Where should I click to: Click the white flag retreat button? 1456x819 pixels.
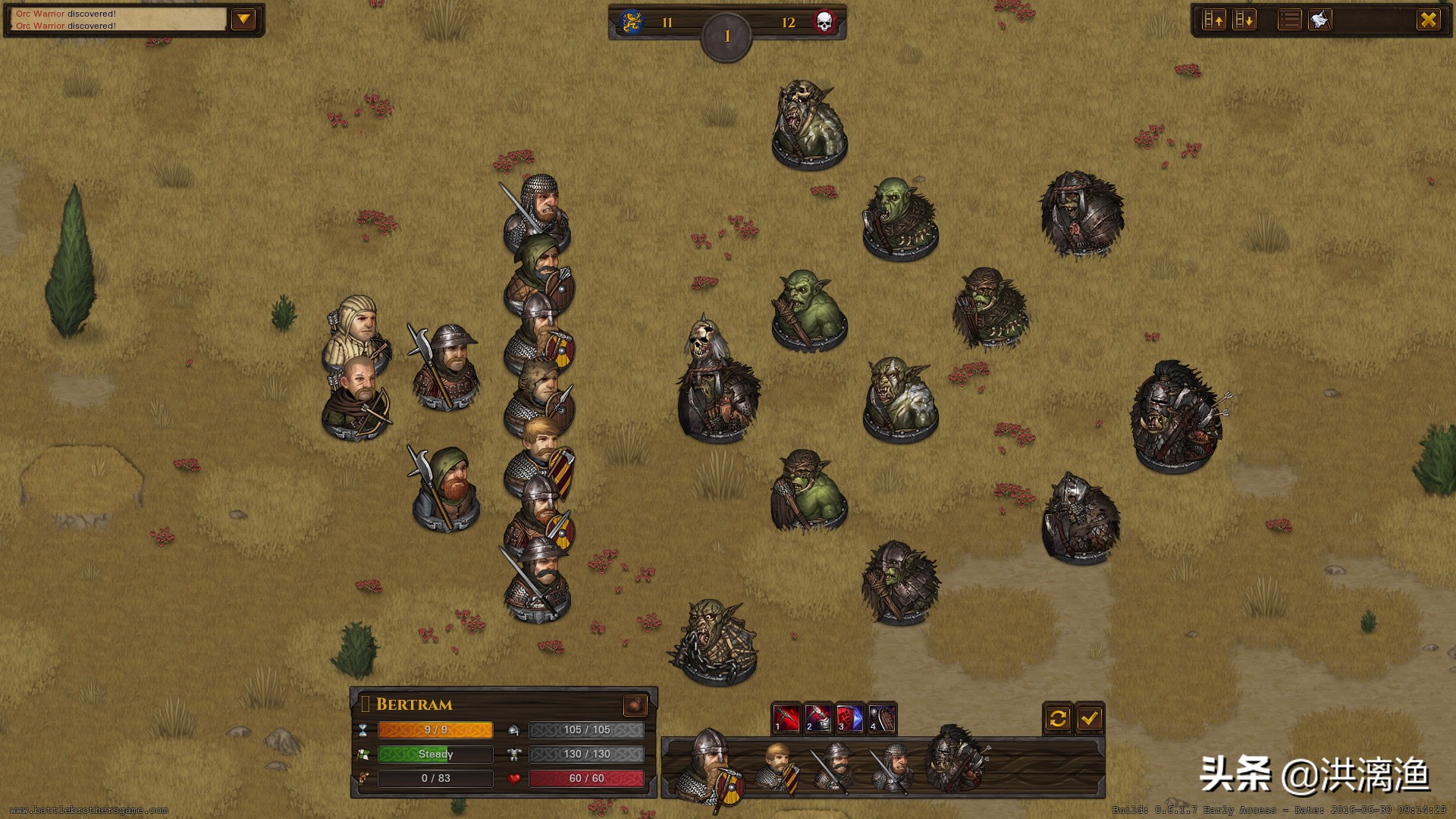click(x=1320, y=20)
